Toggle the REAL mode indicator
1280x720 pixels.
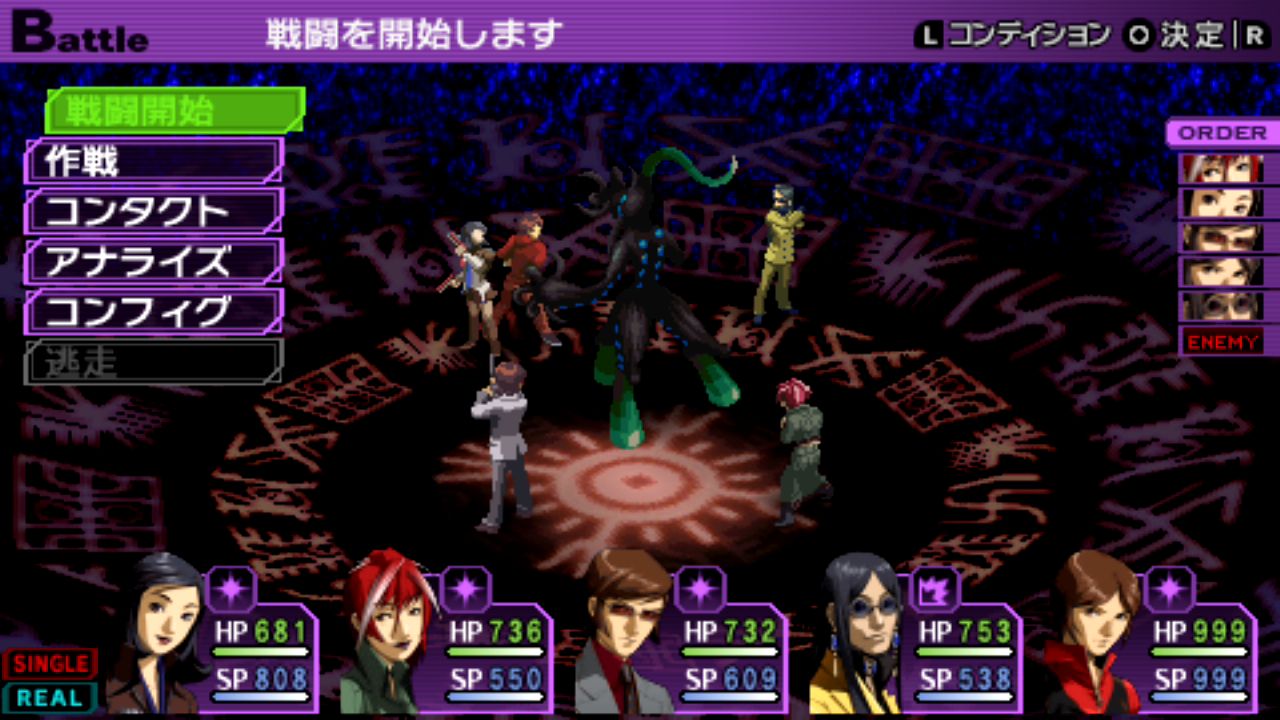49,697
